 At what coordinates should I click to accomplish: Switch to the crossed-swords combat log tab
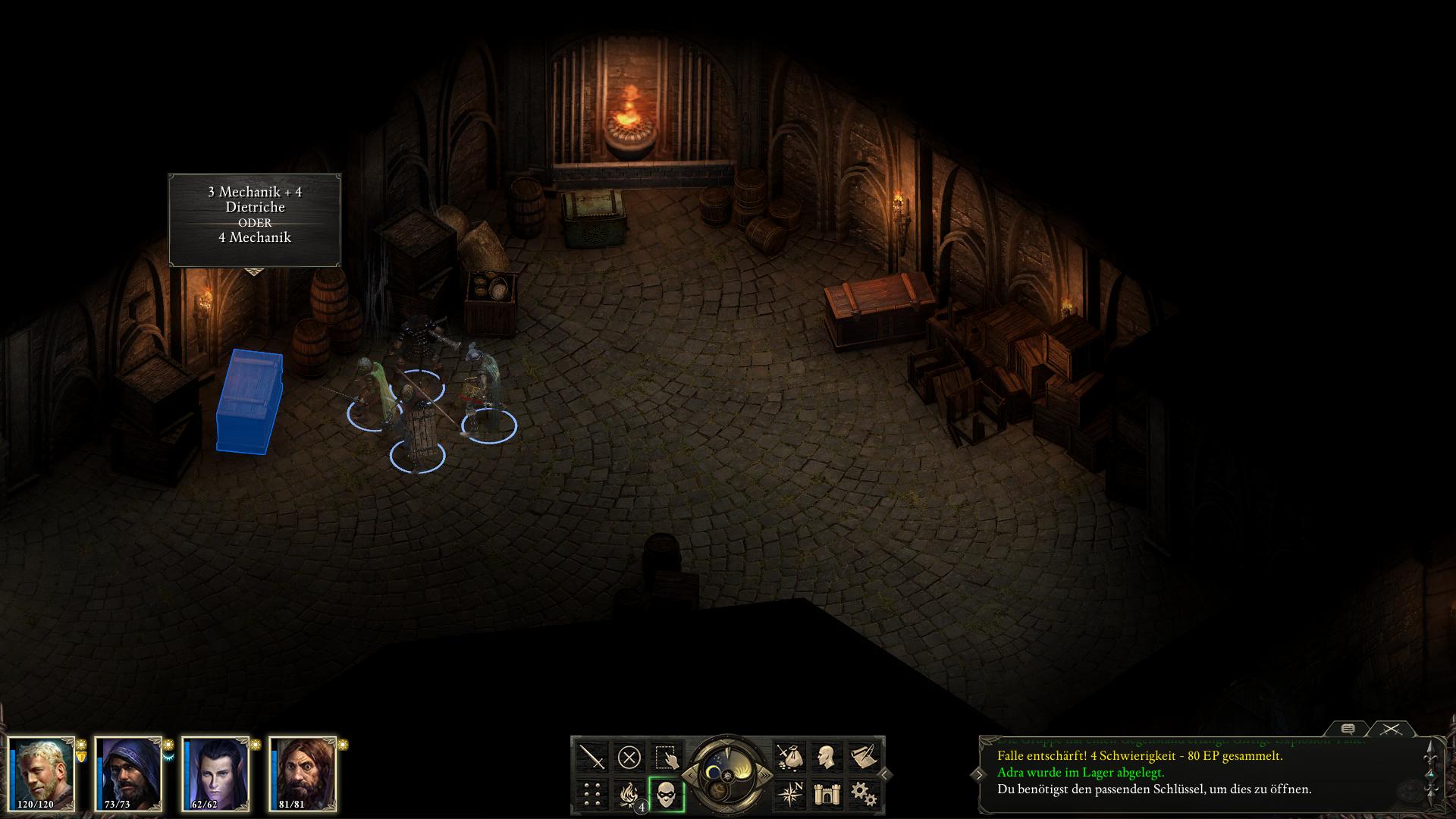tap(1390, 729)
